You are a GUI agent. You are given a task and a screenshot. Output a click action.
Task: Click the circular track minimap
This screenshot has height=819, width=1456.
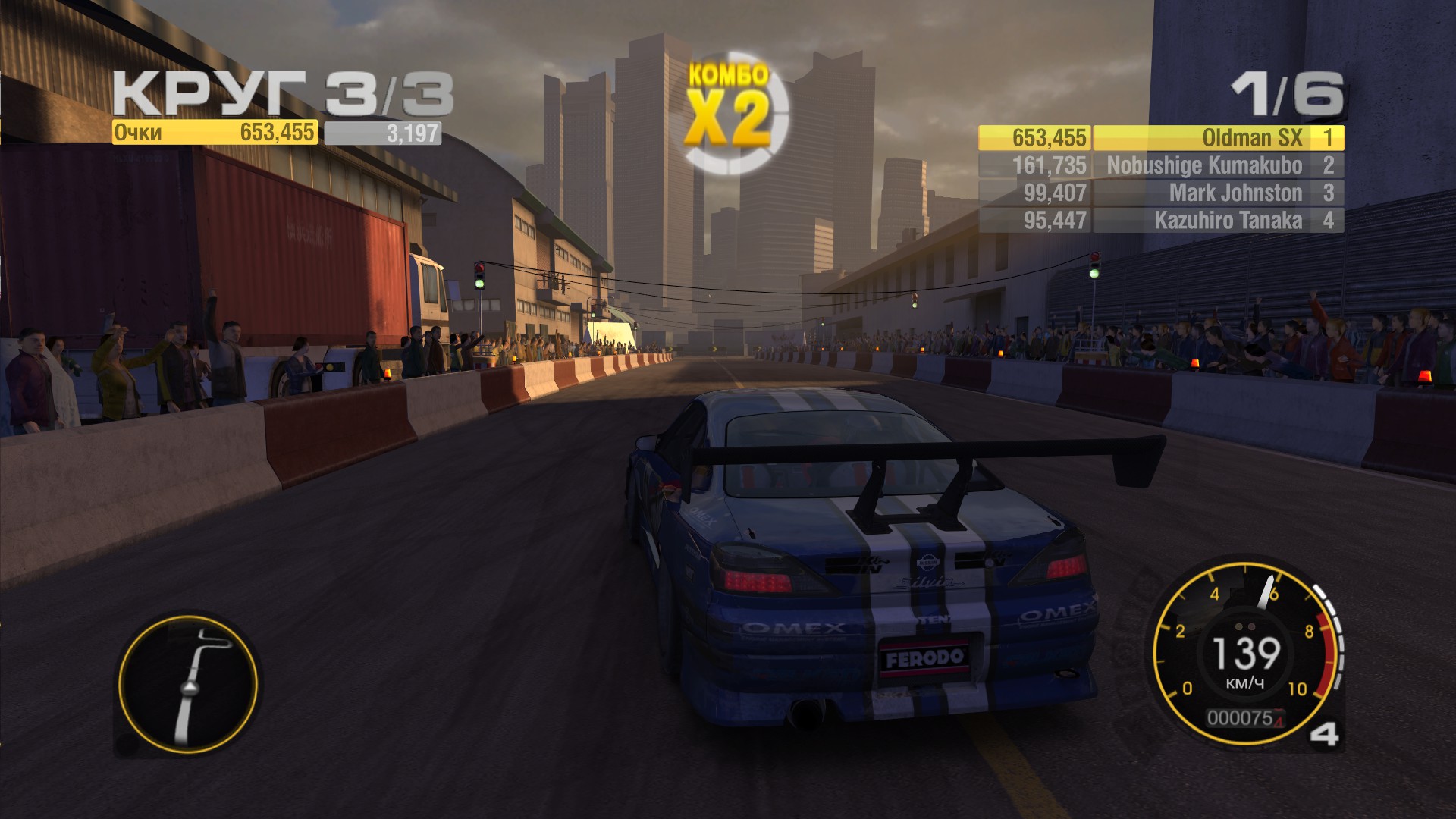tap(188, 683)
